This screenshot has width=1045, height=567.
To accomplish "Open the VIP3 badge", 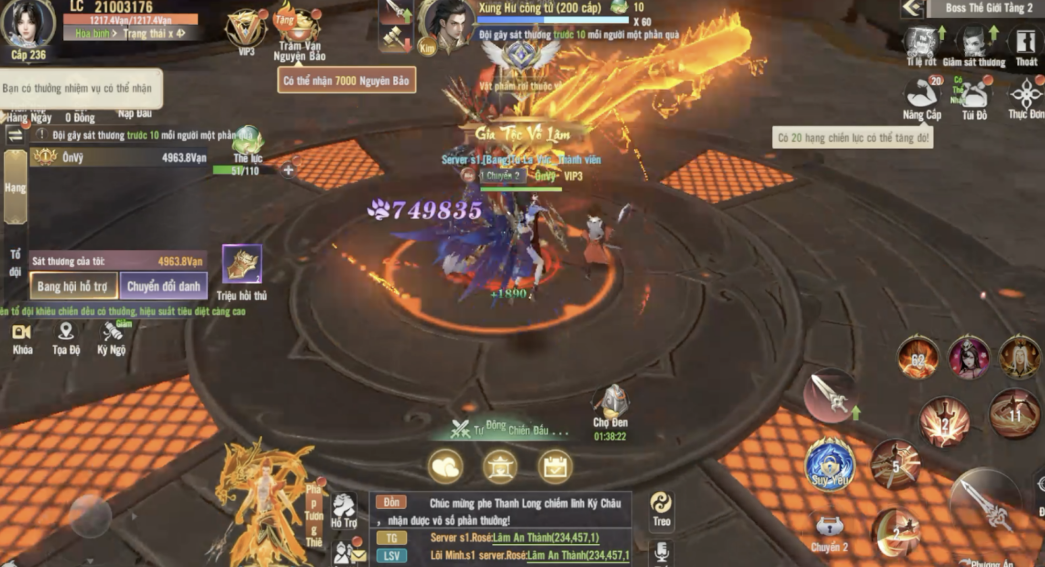I will [245, 30].
